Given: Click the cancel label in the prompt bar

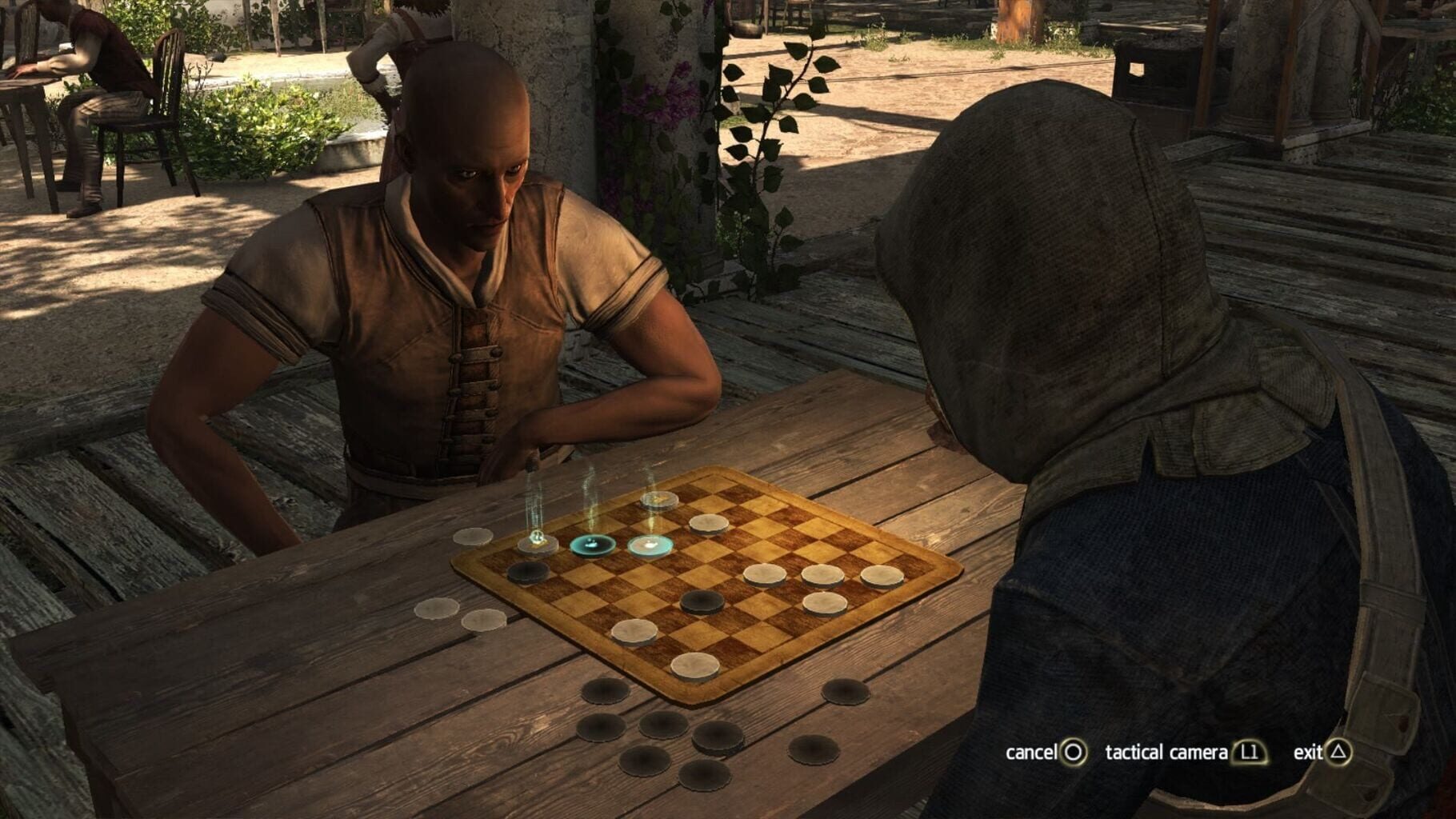Looking at the screenshot, I should pyautogui.click(x=1033, y=753).
